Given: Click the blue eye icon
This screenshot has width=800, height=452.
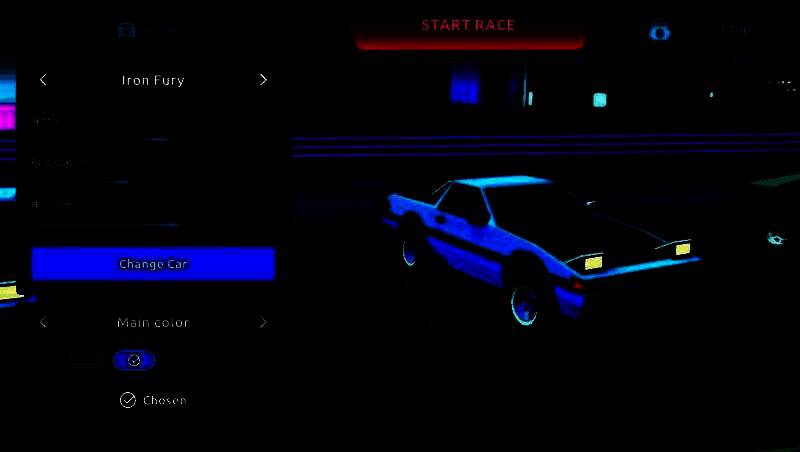Looking at the screenshot, I should (x=659, y=33).
